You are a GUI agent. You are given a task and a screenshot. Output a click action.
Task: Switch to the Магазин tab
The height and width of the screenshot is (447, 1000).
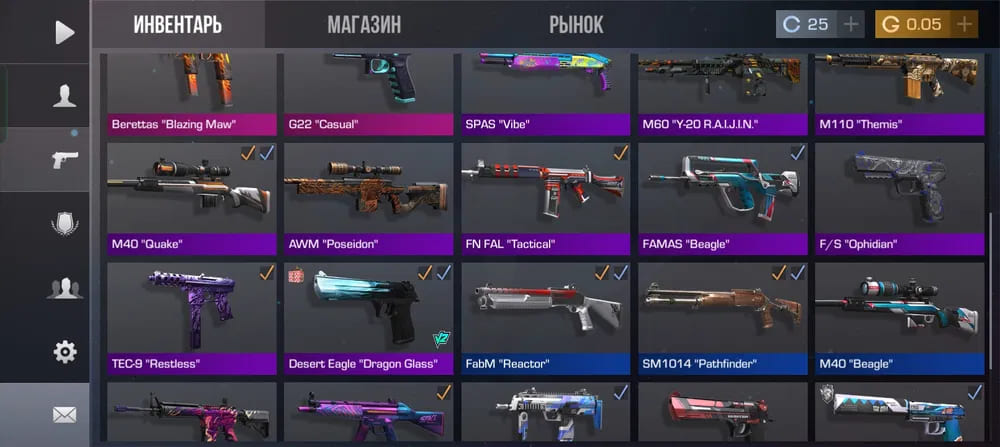pos(364,25)
